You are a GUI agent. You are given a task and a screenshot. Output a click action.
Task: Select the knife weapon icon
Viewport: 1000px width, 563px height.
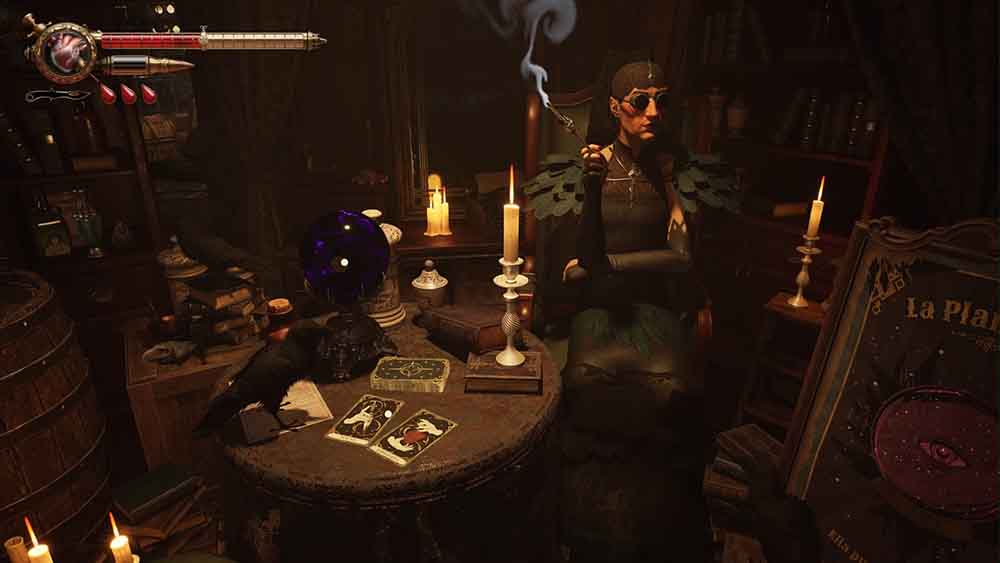56,96
